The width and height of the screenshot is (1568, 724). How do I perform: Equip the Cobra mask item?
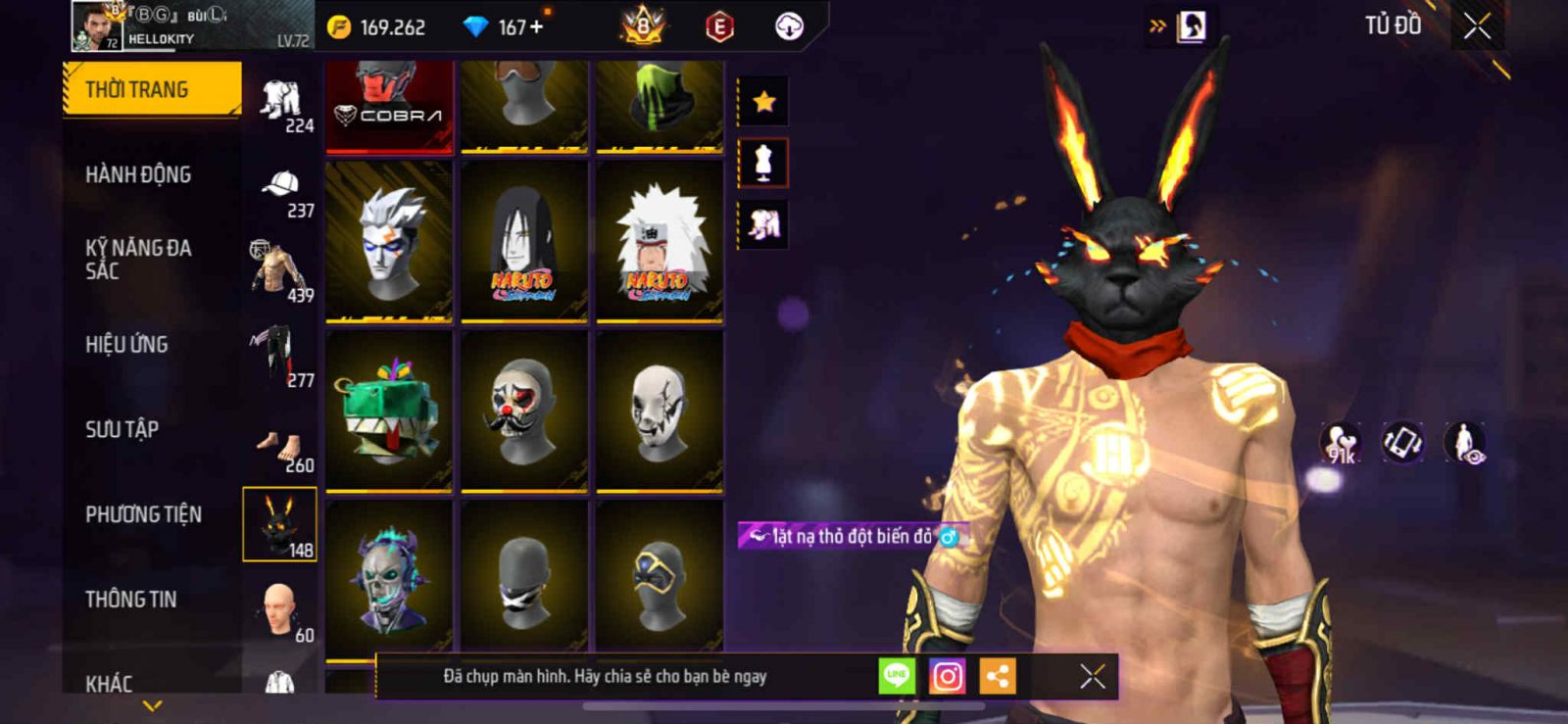coord(389,106)
